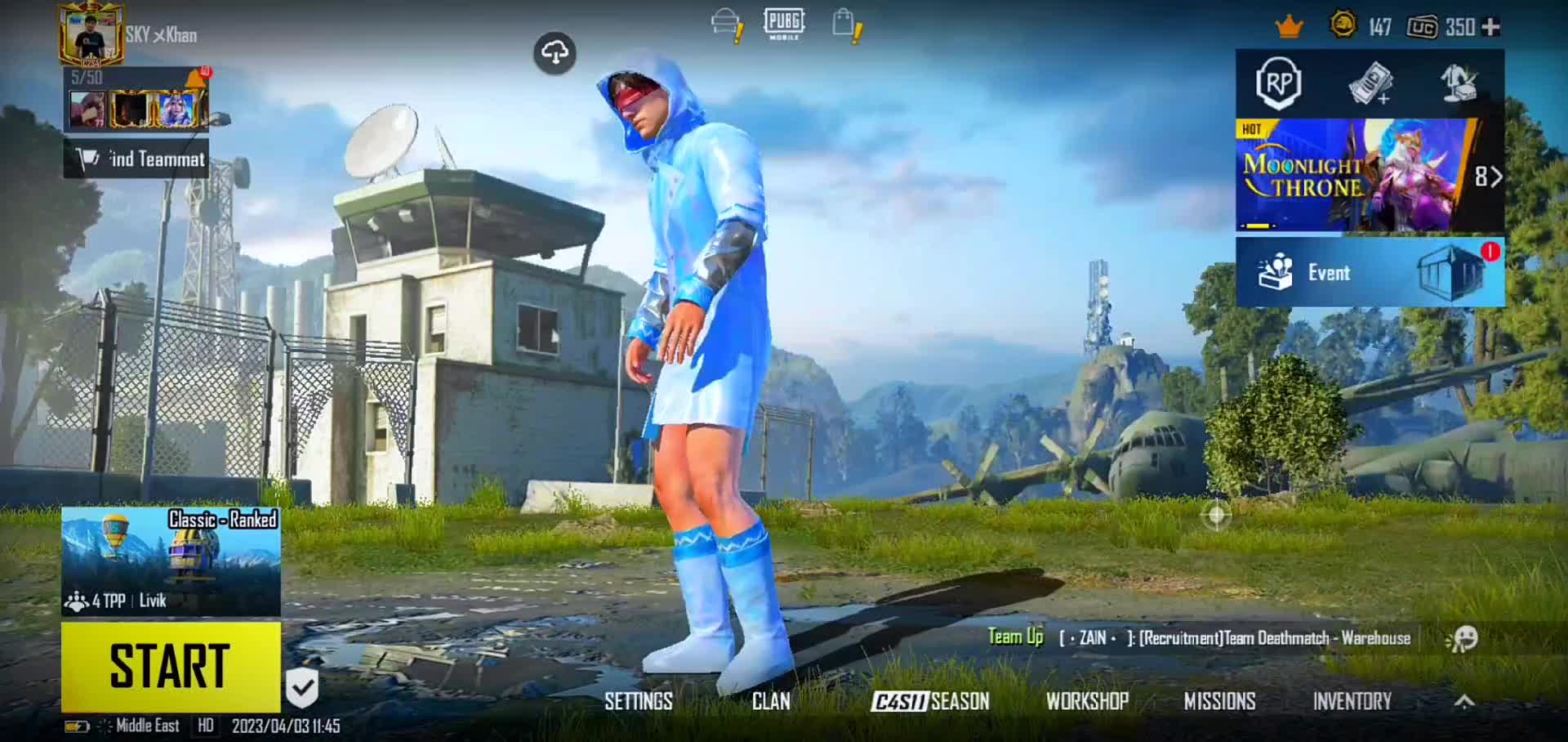Open the C4S11 Season page
1568x742 pixels.
[x=930, y=701]
